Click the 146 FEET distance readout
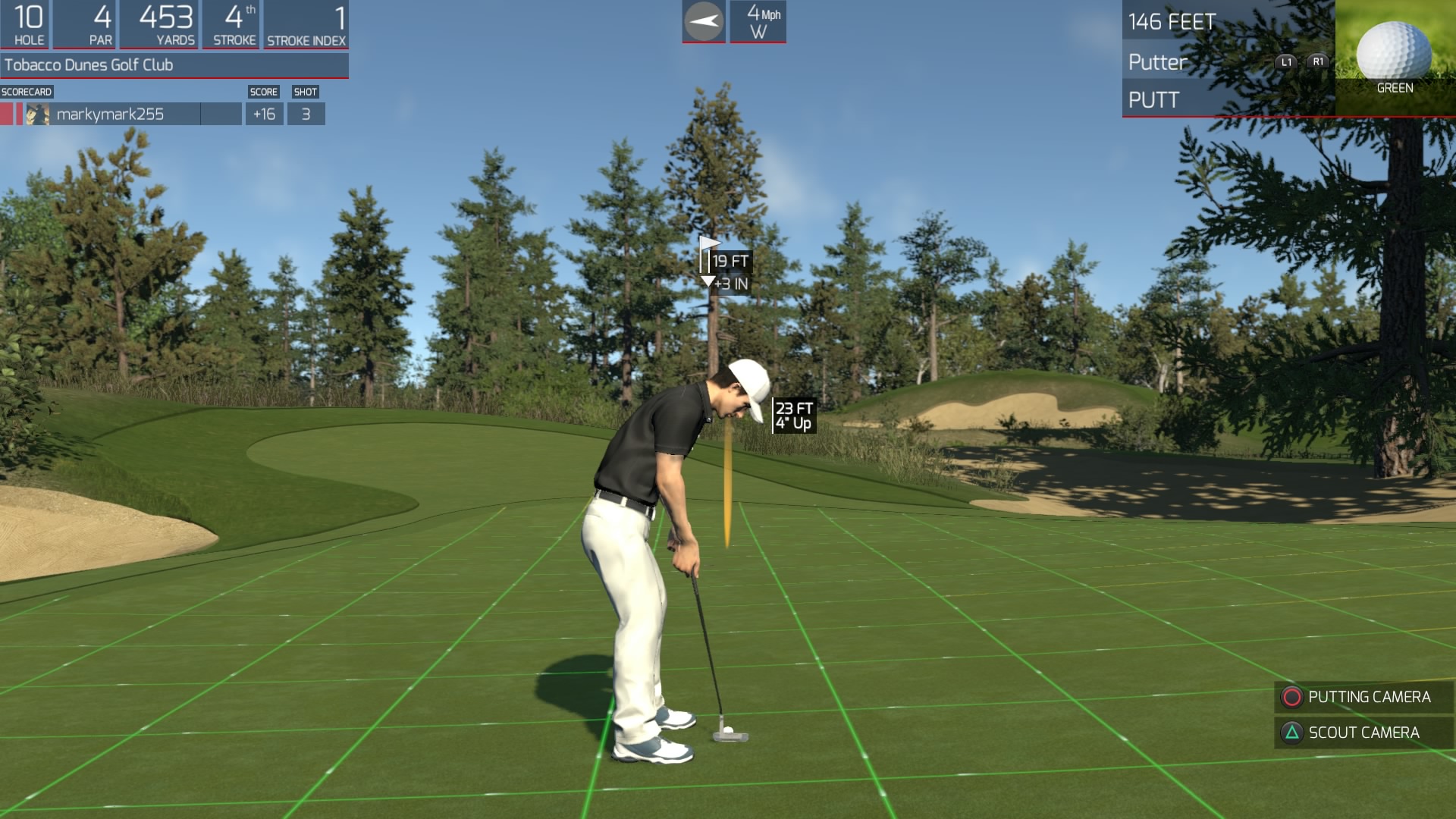The height and width of the screenshot is (819, 1456). pos(1172,23)
